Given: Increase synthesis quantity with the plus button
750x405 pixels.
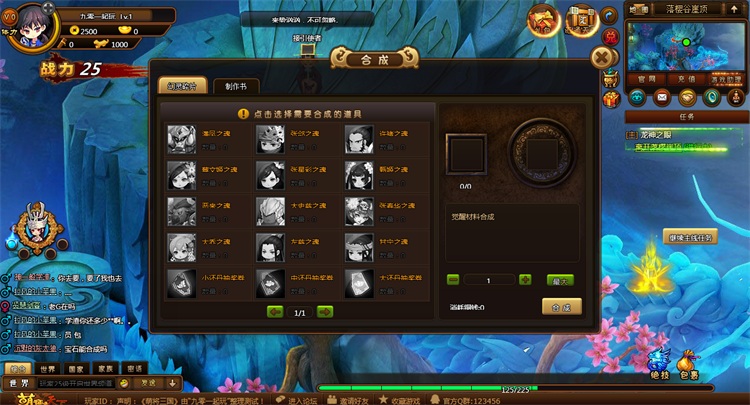Looking at the screenshot, I should pos(525,280).
